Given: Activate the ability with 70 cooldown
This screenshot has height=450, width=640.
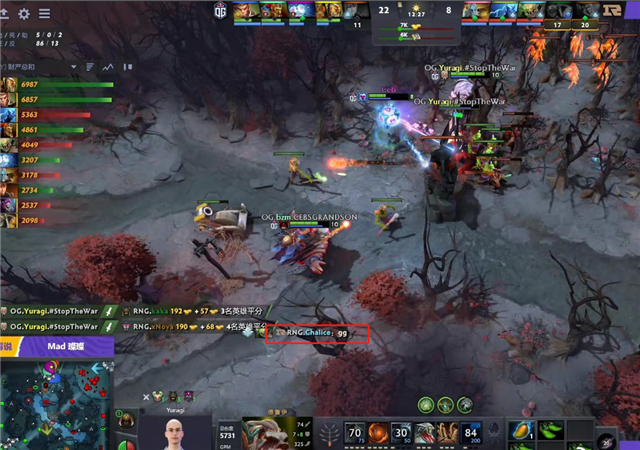Looking at the screenshot, I should 353,432.
